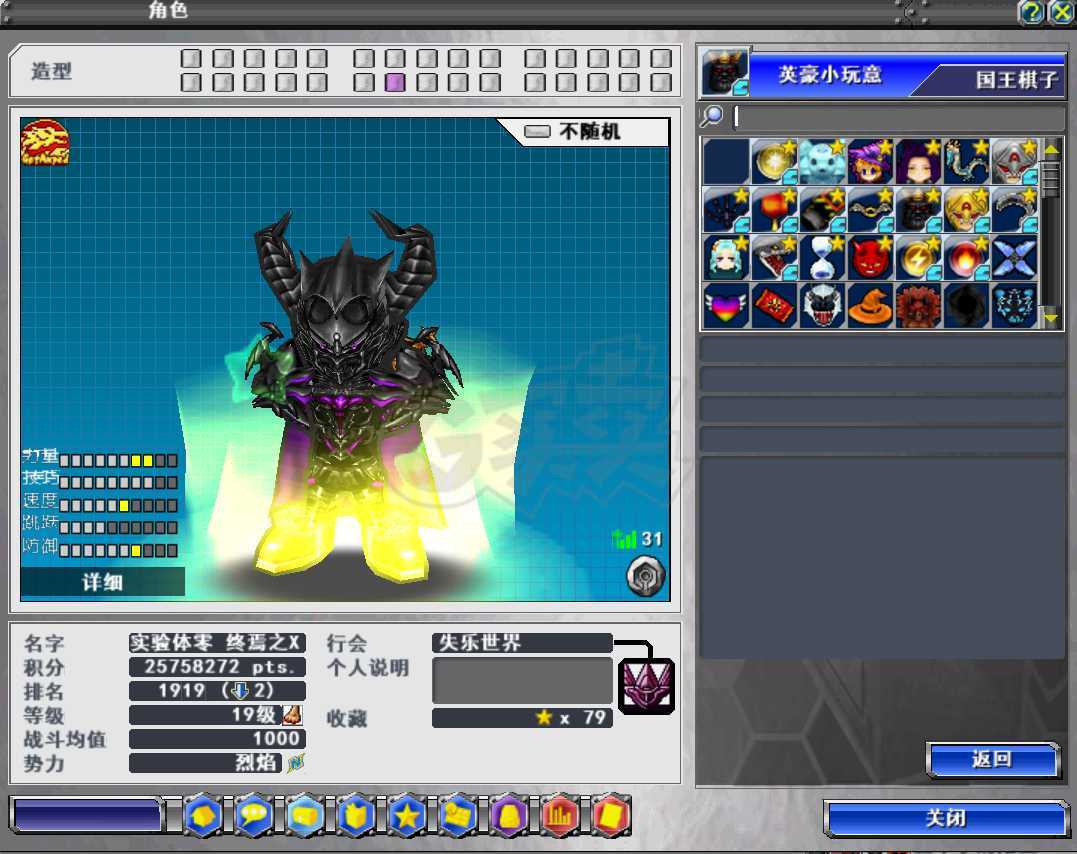Choose the purple witch hat character item
Image resolution: width=1077 pixels, height=854 pixels.
click(871, 162)
